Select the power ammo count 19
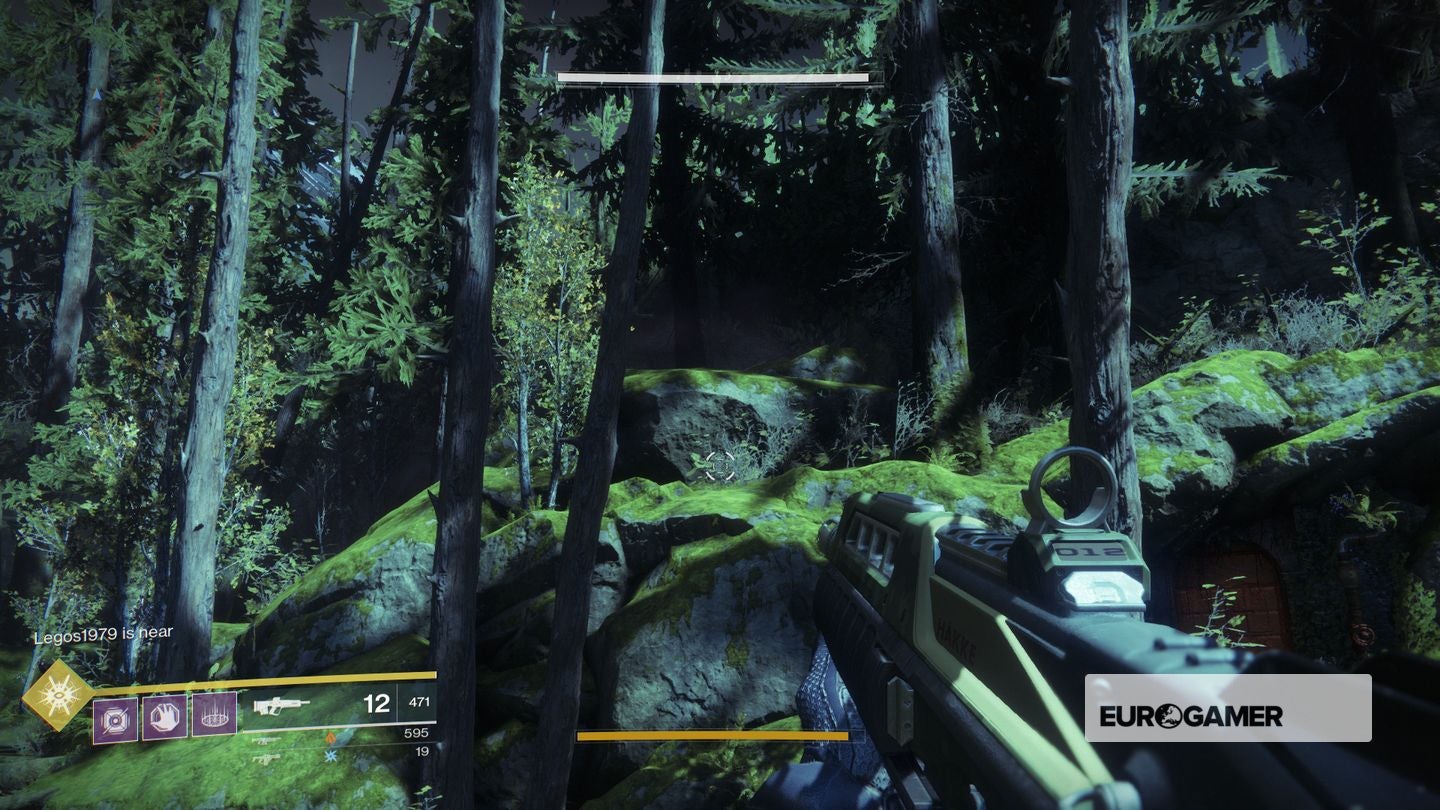1440x810 pixels. (x=422, y=751)
